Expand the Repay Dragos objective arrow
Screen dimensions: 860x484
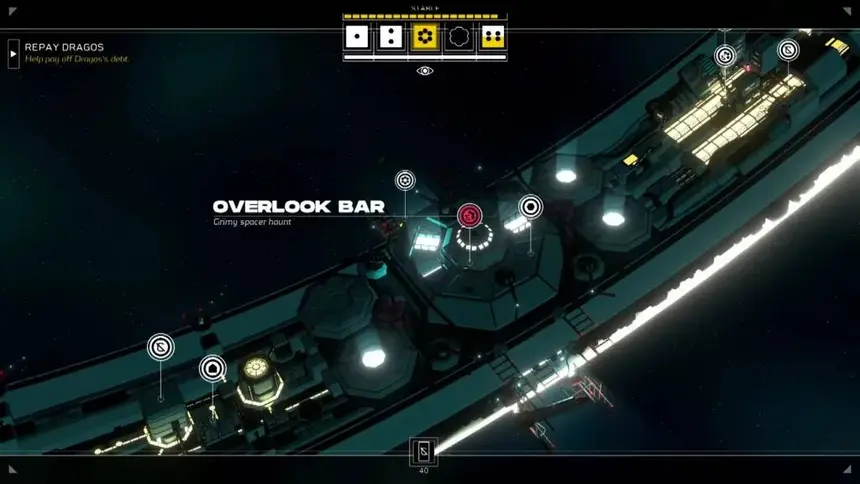point(14,53)
